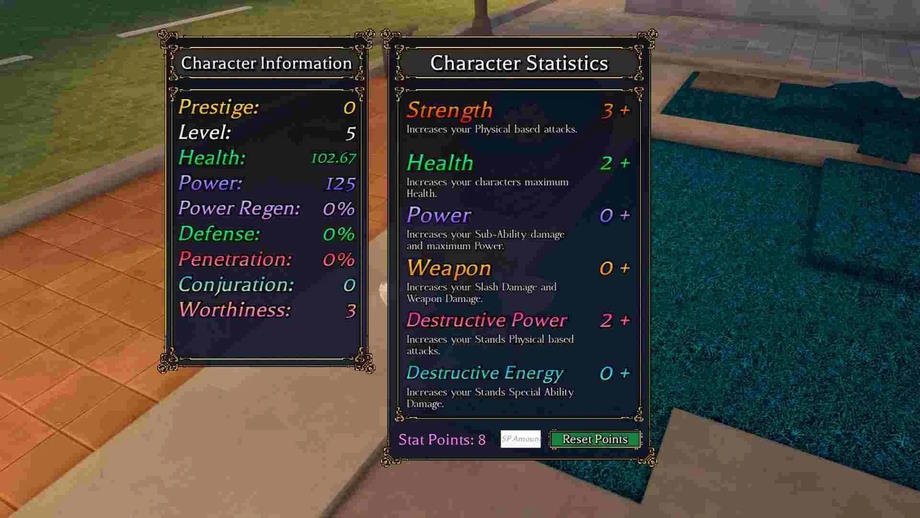The height and width of the screenshot is (518, 920).
Task: Add a point to the Power stat
Action: 625,216
